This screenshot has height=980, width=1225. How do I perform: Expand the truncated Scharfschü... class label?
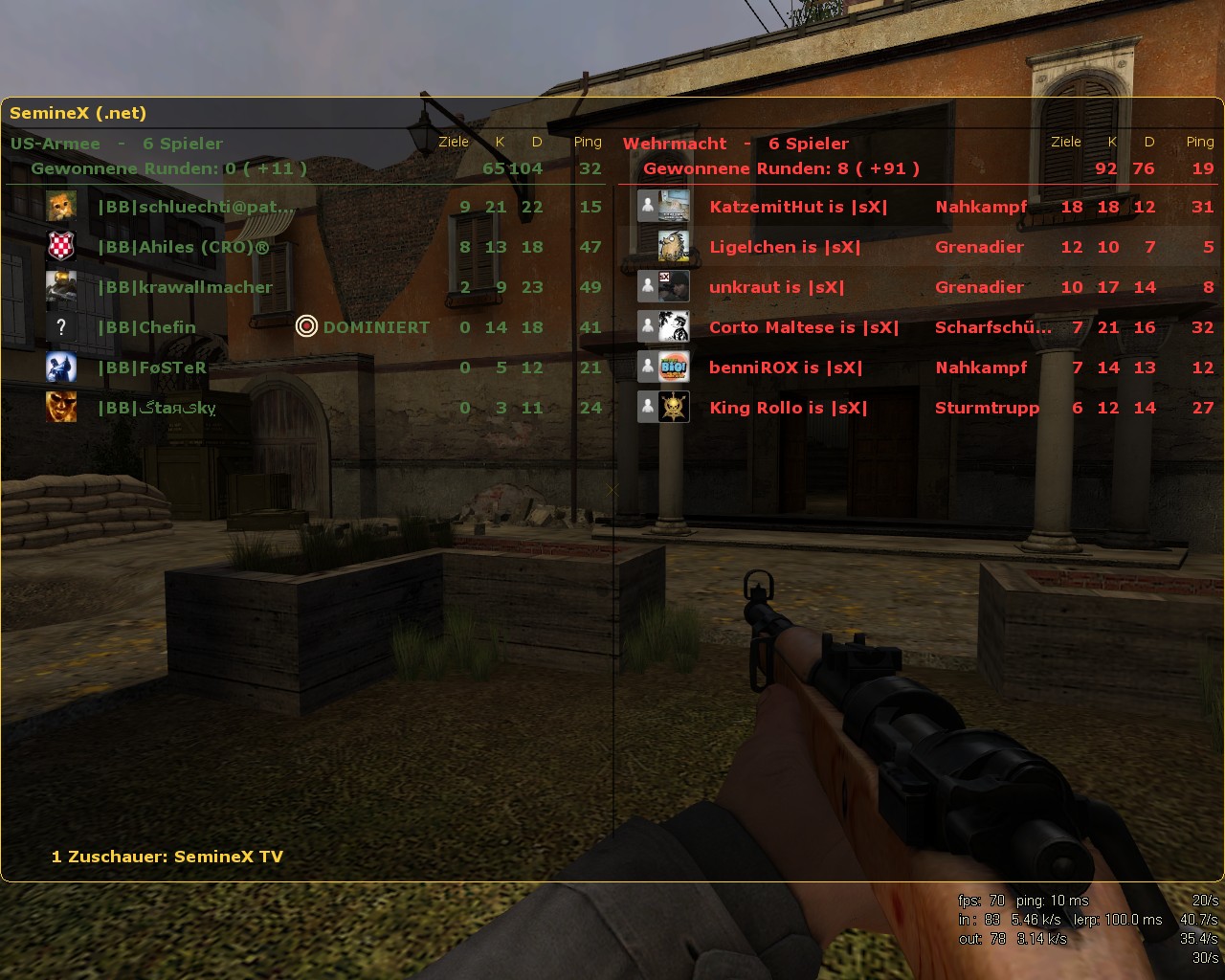tap(992, 326)
